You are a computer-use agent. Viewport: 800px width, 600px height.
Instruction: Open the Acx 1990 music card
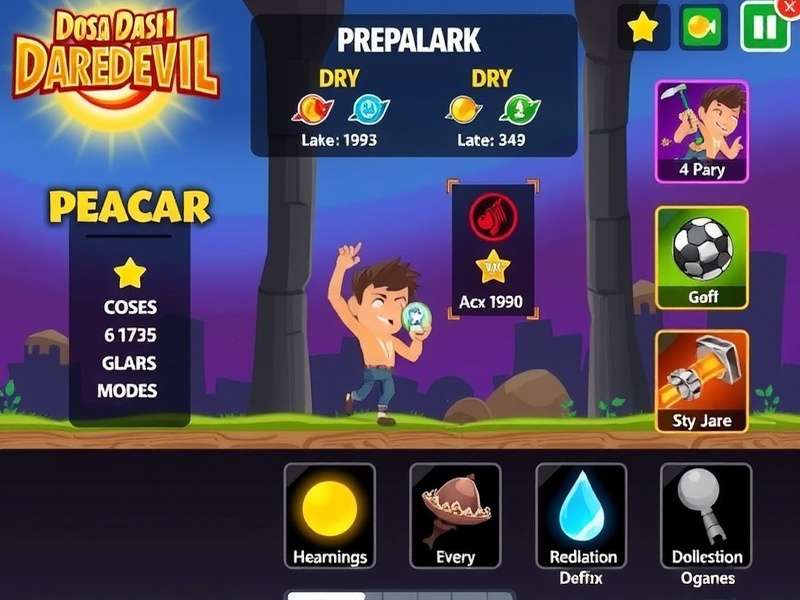[493, 249]
